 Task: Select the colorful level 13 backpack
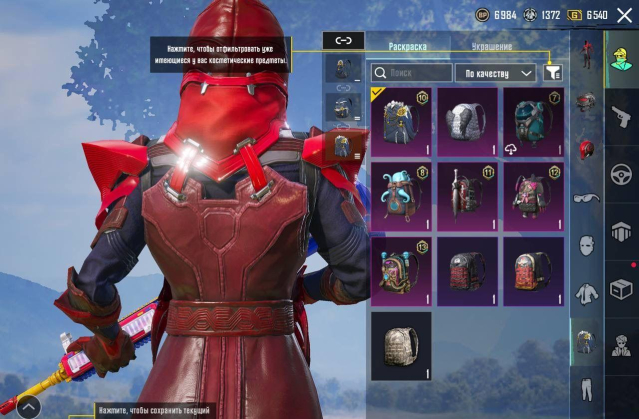pos(401,271)
